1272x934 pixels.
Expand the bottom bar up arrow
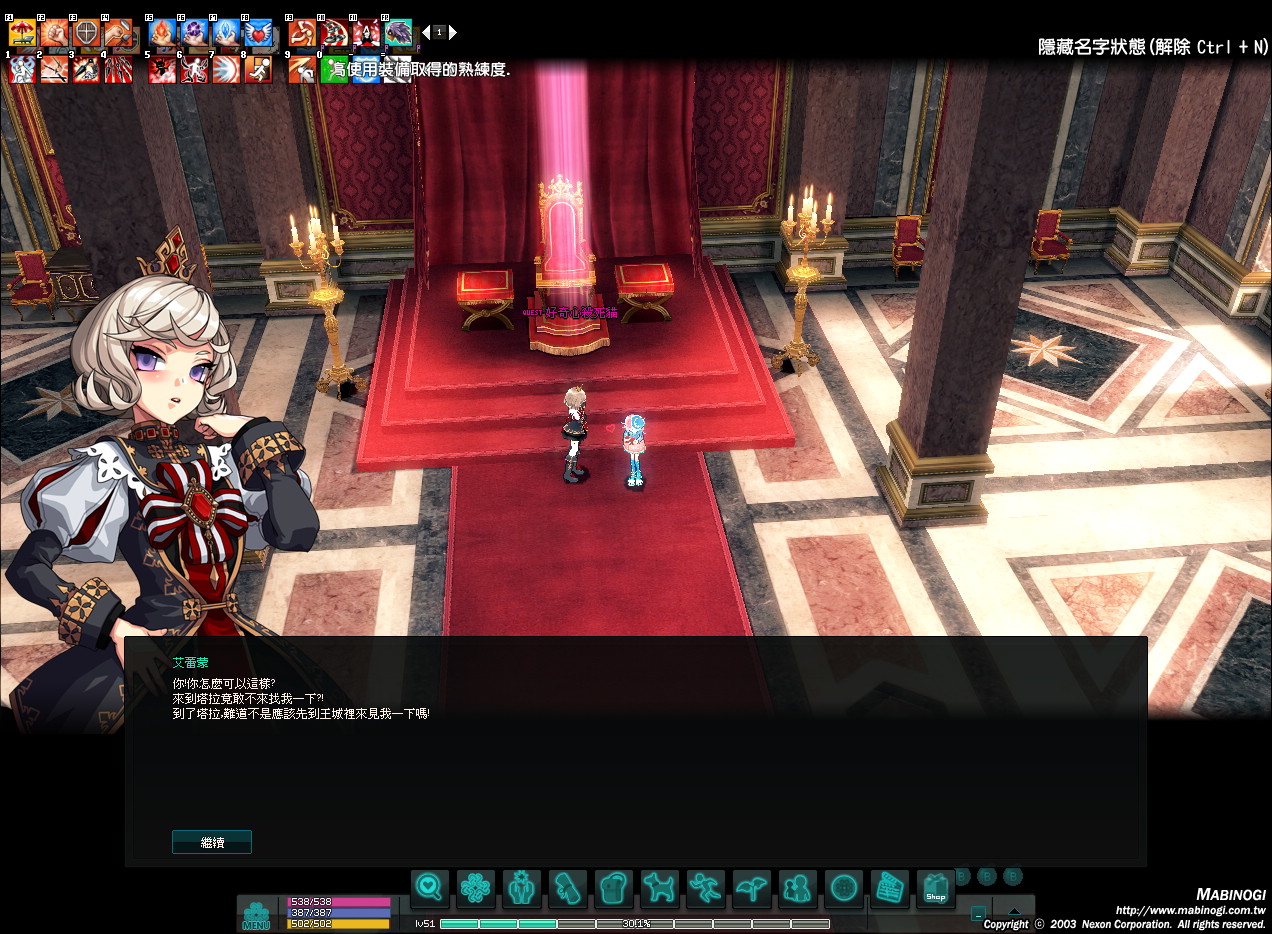(x=1014, y=912)
